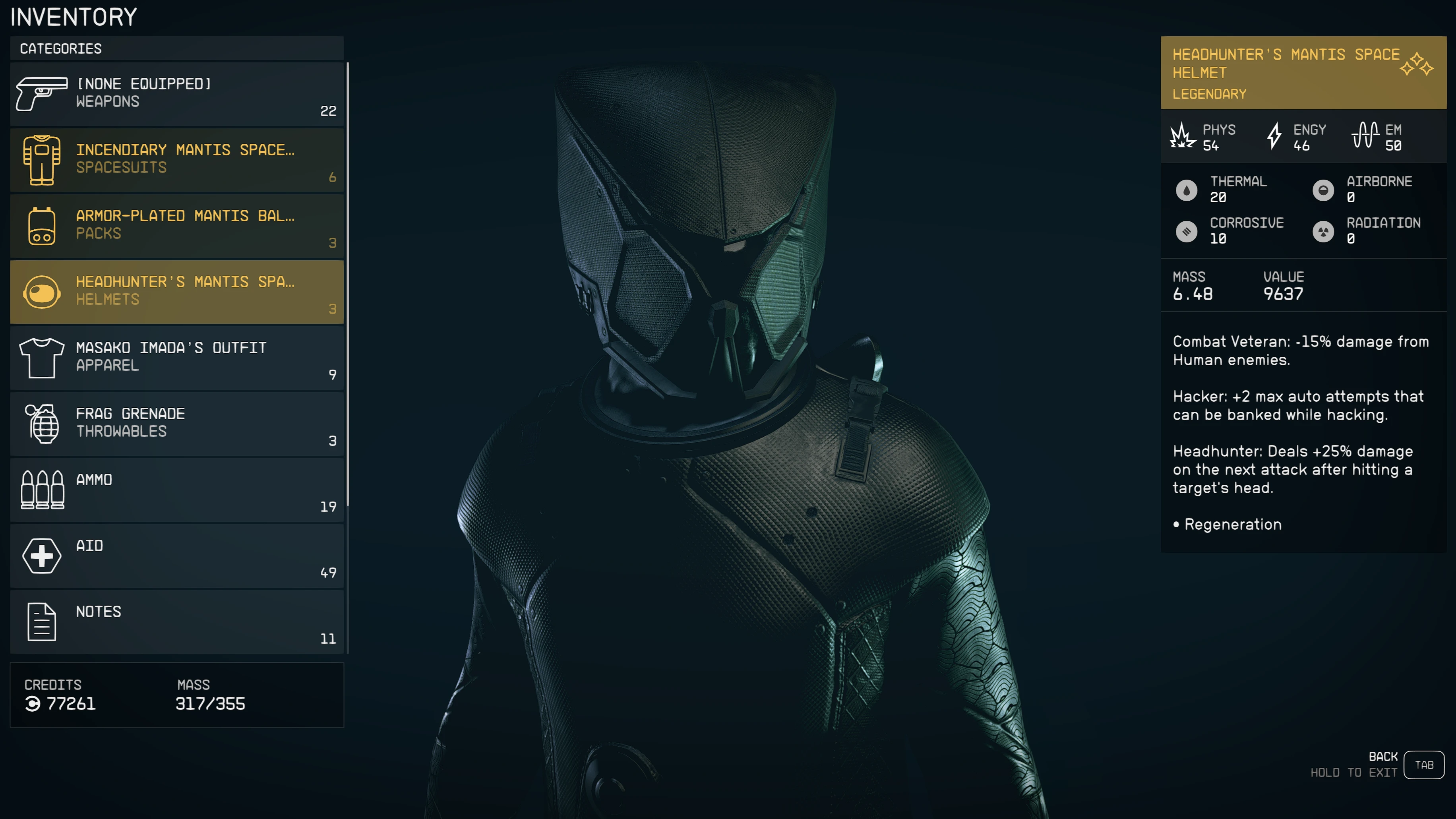Select the Throwables category
The height and width of the screenshot is (819, 1456).
(x=176, y=424)
